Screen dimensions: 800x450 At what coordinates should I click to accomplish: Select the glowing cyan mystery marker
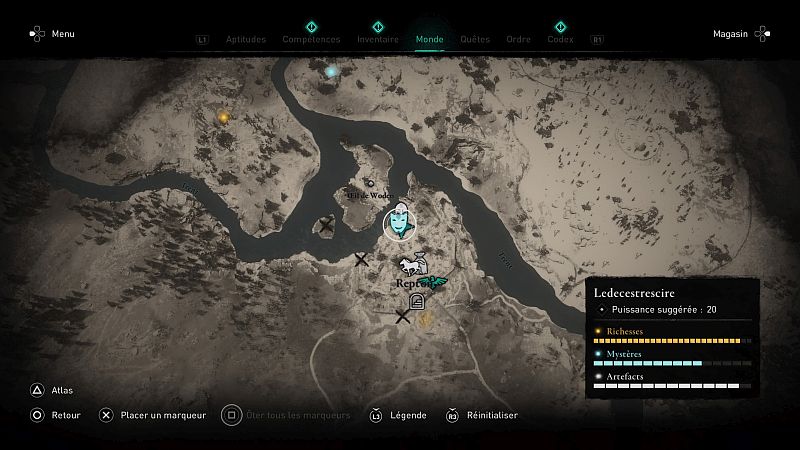click(x=331, y=72)
